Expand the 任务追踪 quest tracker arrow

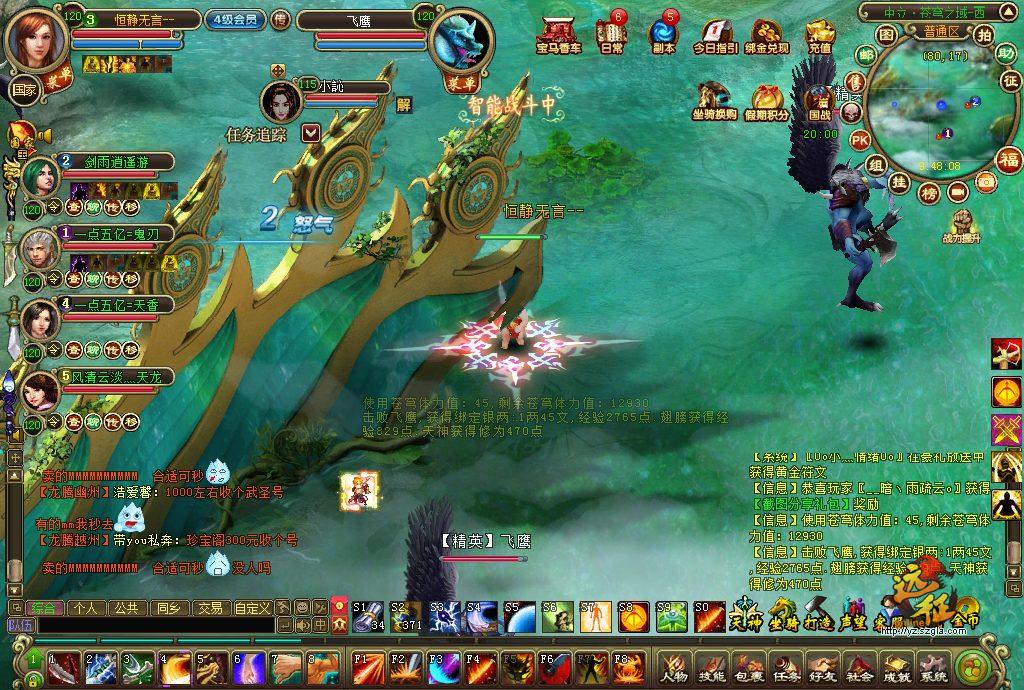pos(310,132)
